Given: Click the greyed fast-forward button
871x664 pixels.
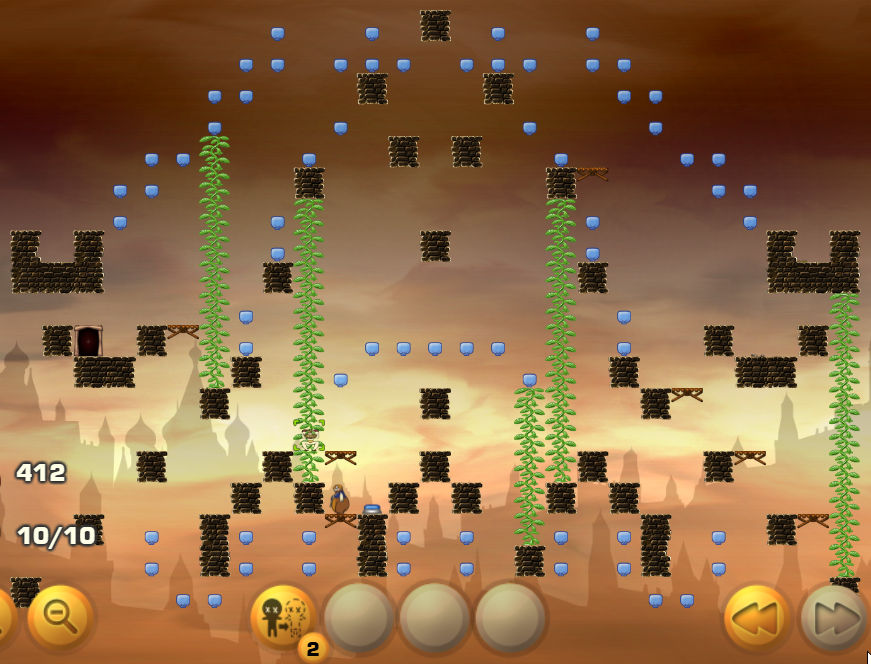Looking at the screenshot, I should 834,618.
